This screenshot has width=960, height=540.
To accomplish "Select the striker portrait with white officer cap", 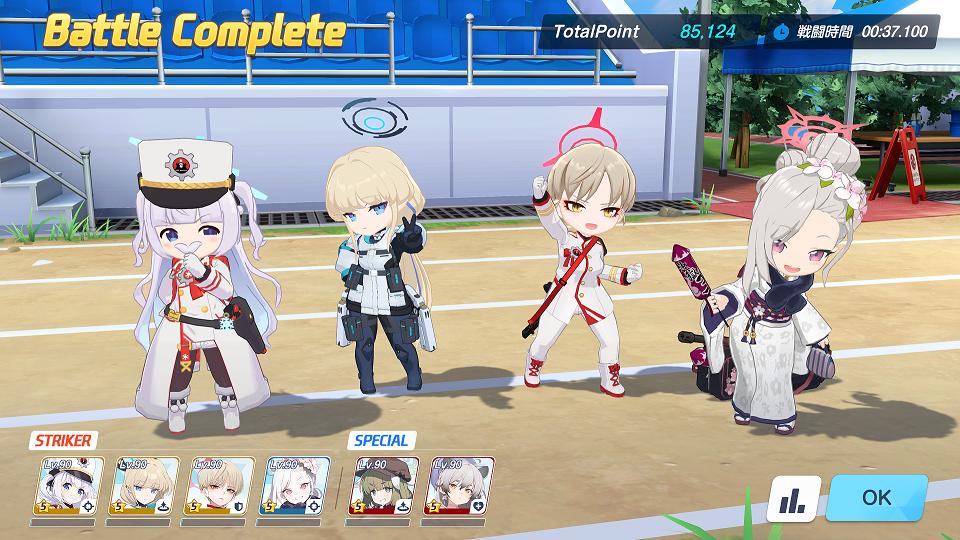I will [x=68, y=487].
